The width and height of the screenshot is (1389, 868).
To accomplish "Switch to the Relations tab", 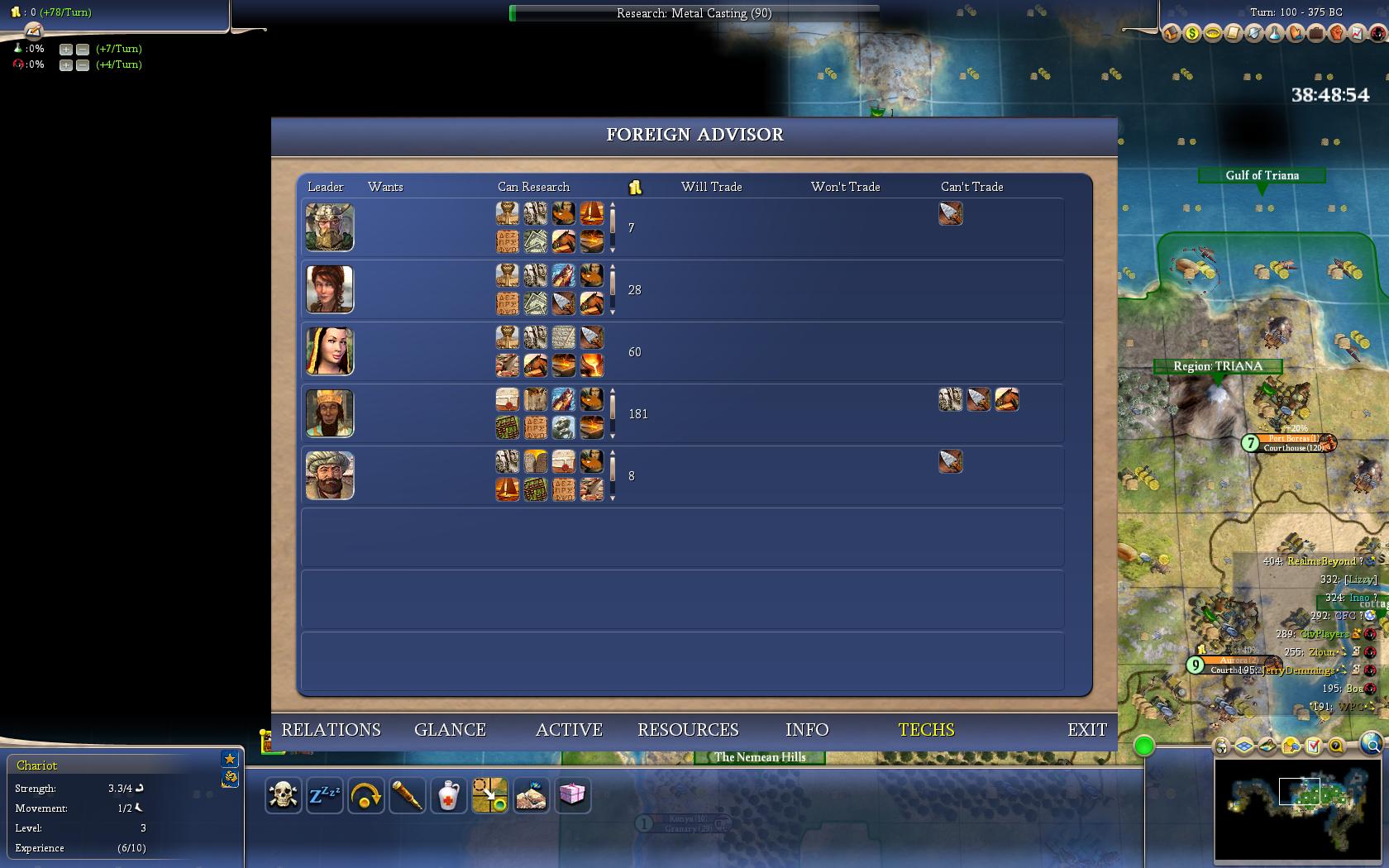I will click(x=331, y=730).
